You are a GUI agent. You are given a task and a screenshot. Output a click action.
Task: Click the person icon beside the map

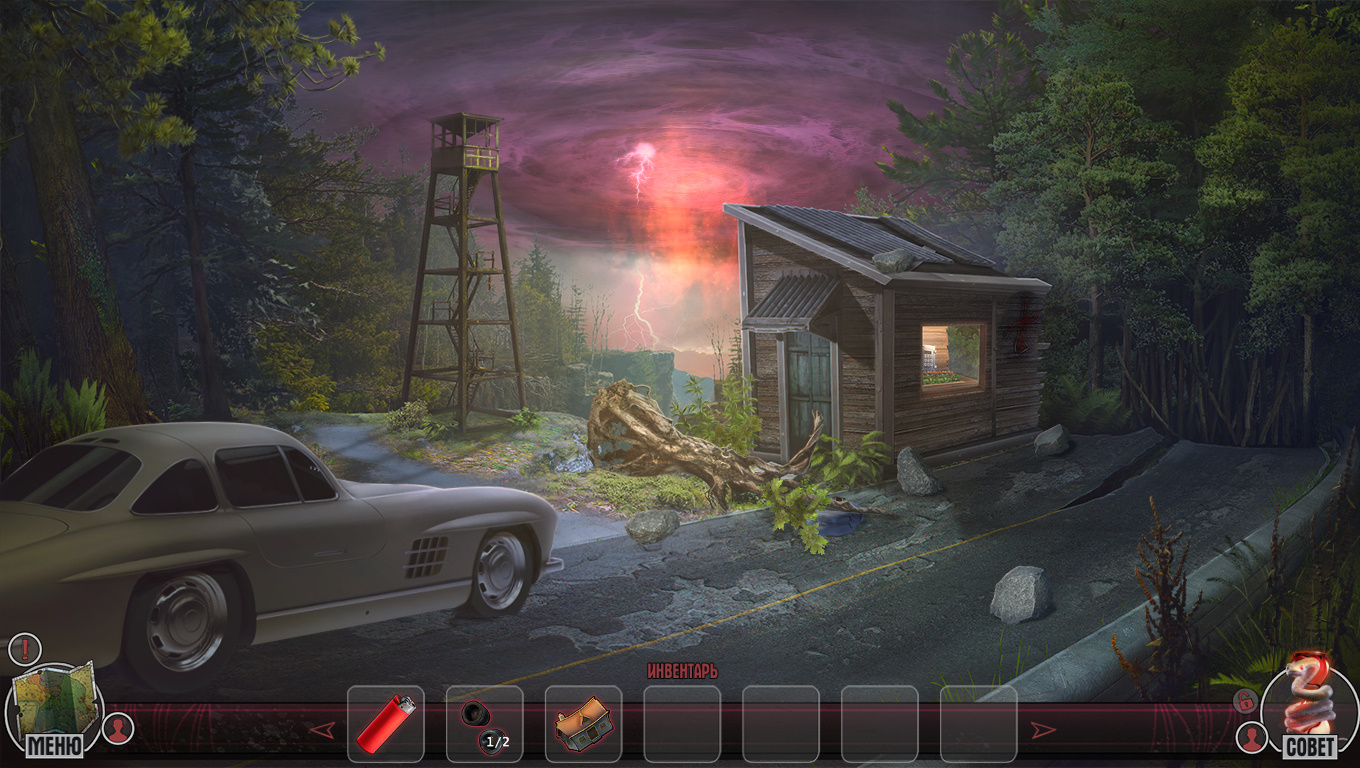(x=118, y=728)
